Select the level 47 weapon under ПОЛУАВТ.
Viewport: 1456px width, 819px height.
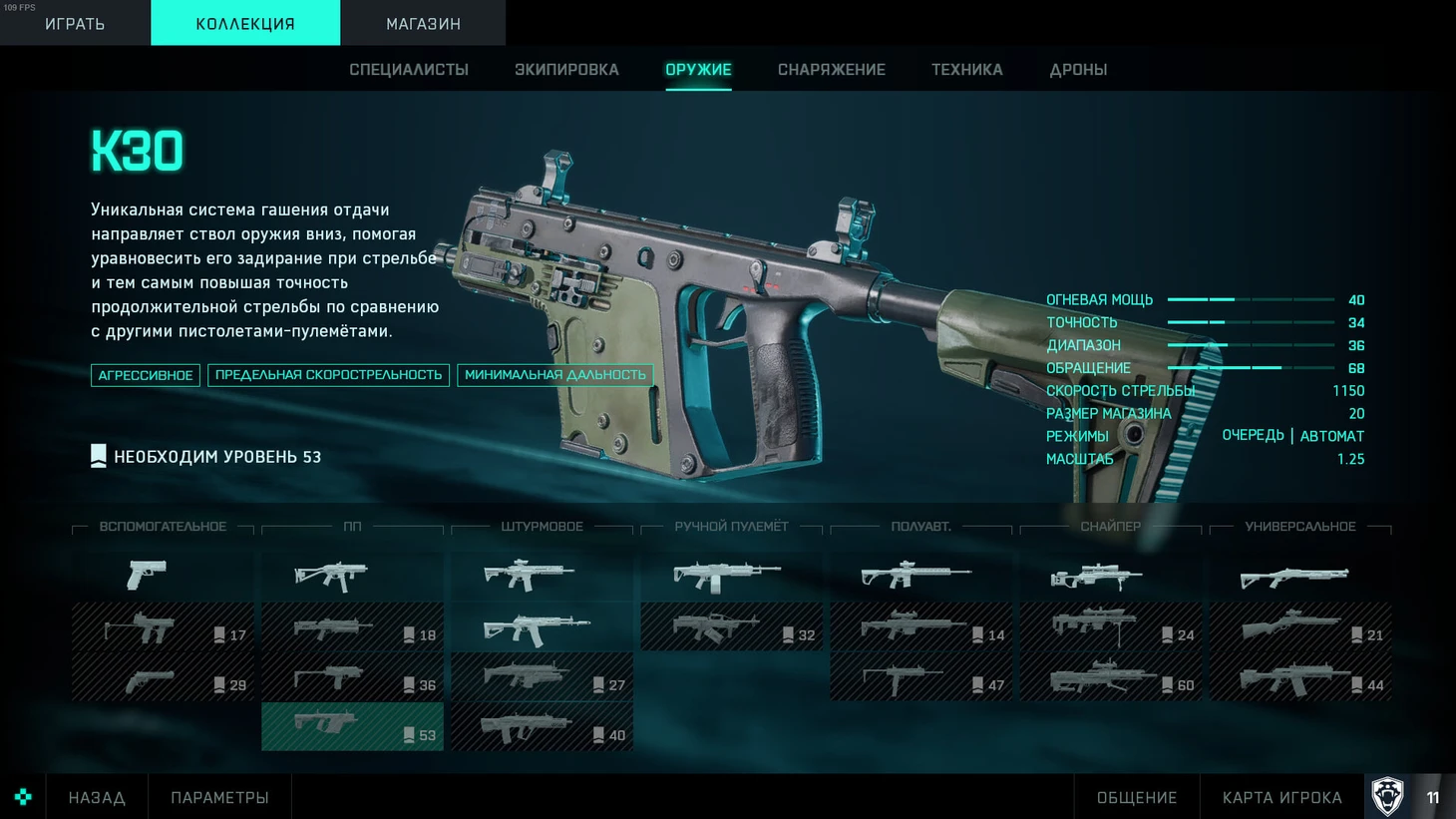(x=920, y=678)
